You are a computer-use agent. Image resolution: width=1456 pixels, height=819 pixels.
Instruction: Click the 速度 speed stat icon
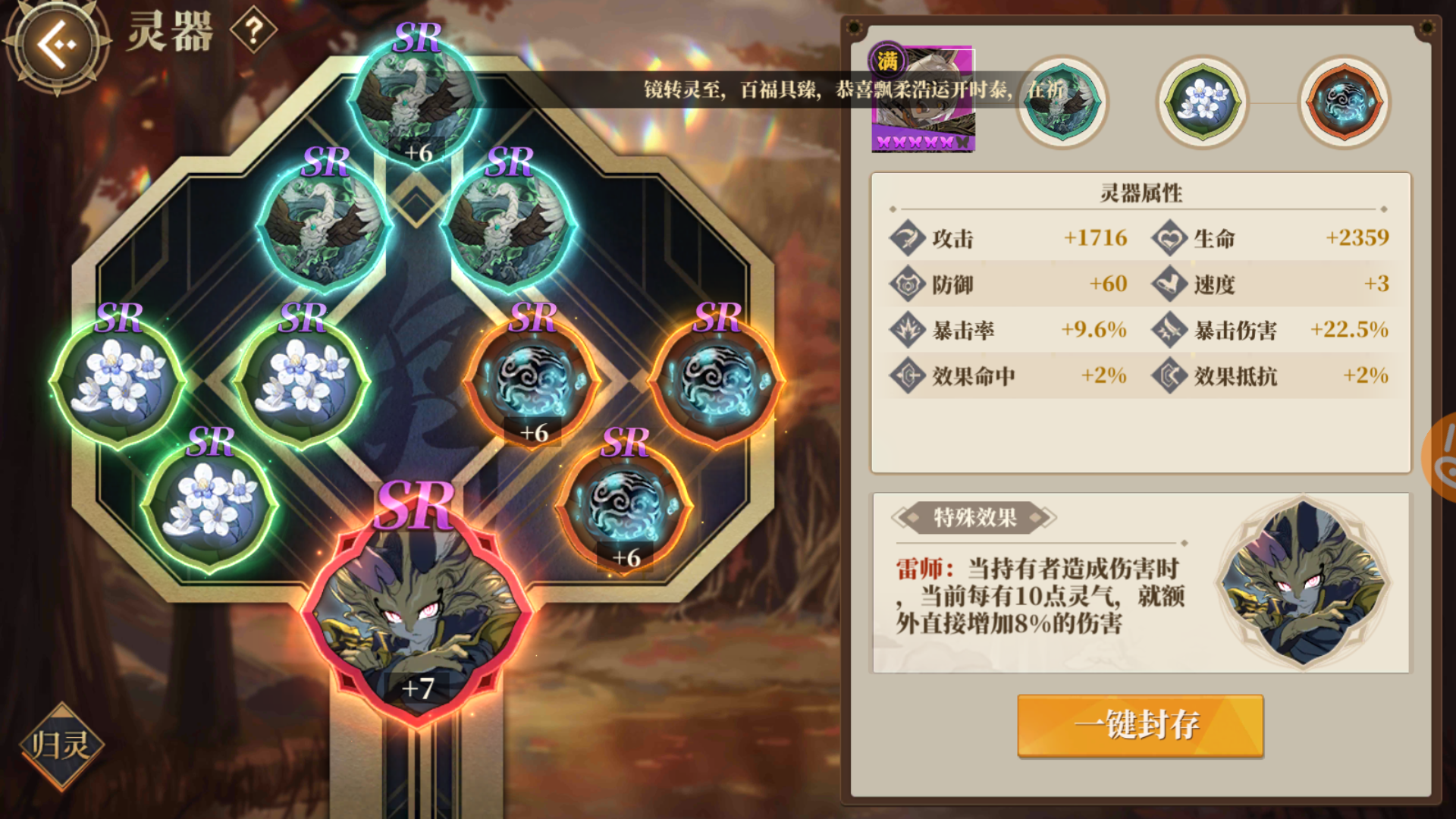1168,284
